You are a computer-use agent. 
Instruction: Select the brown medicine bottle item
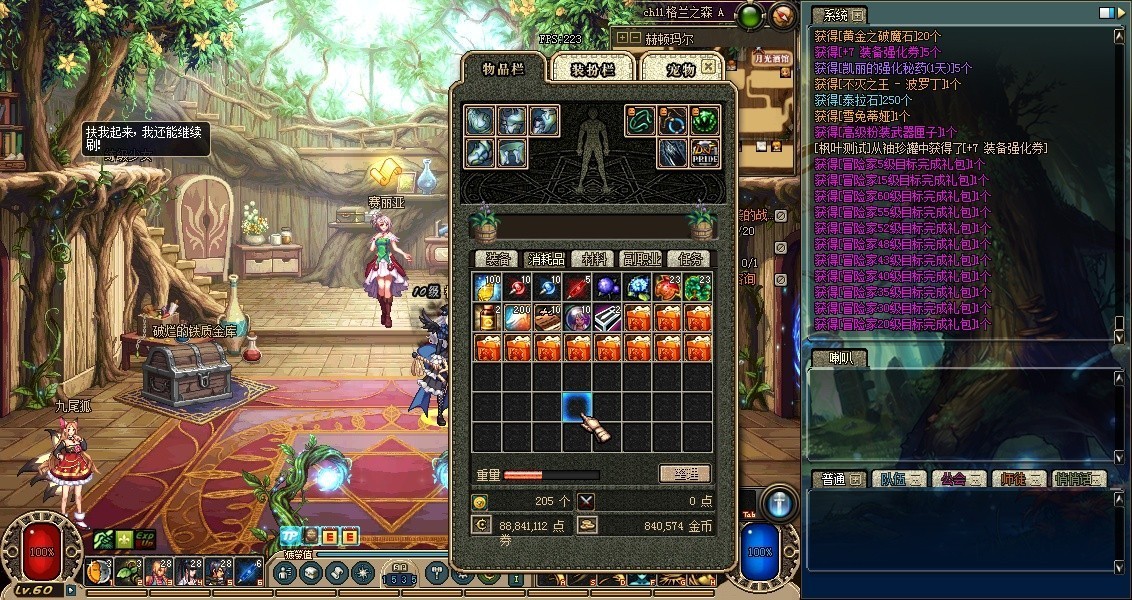pos(488,318)
